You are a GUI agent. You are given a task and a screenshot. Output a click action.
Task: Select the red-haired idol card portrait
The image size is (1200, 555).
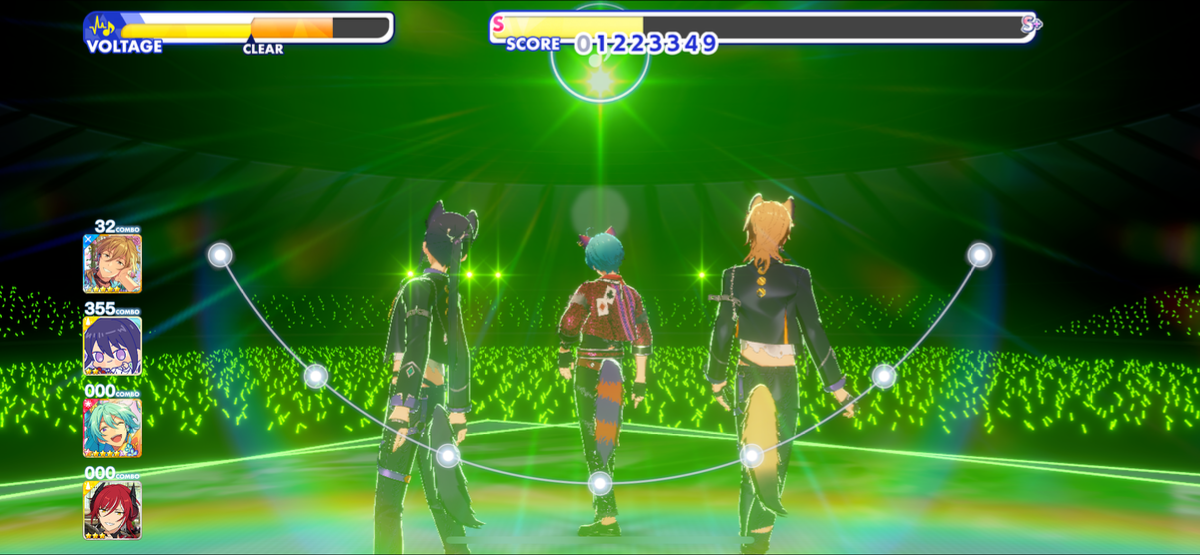click(x=112, y=510)
